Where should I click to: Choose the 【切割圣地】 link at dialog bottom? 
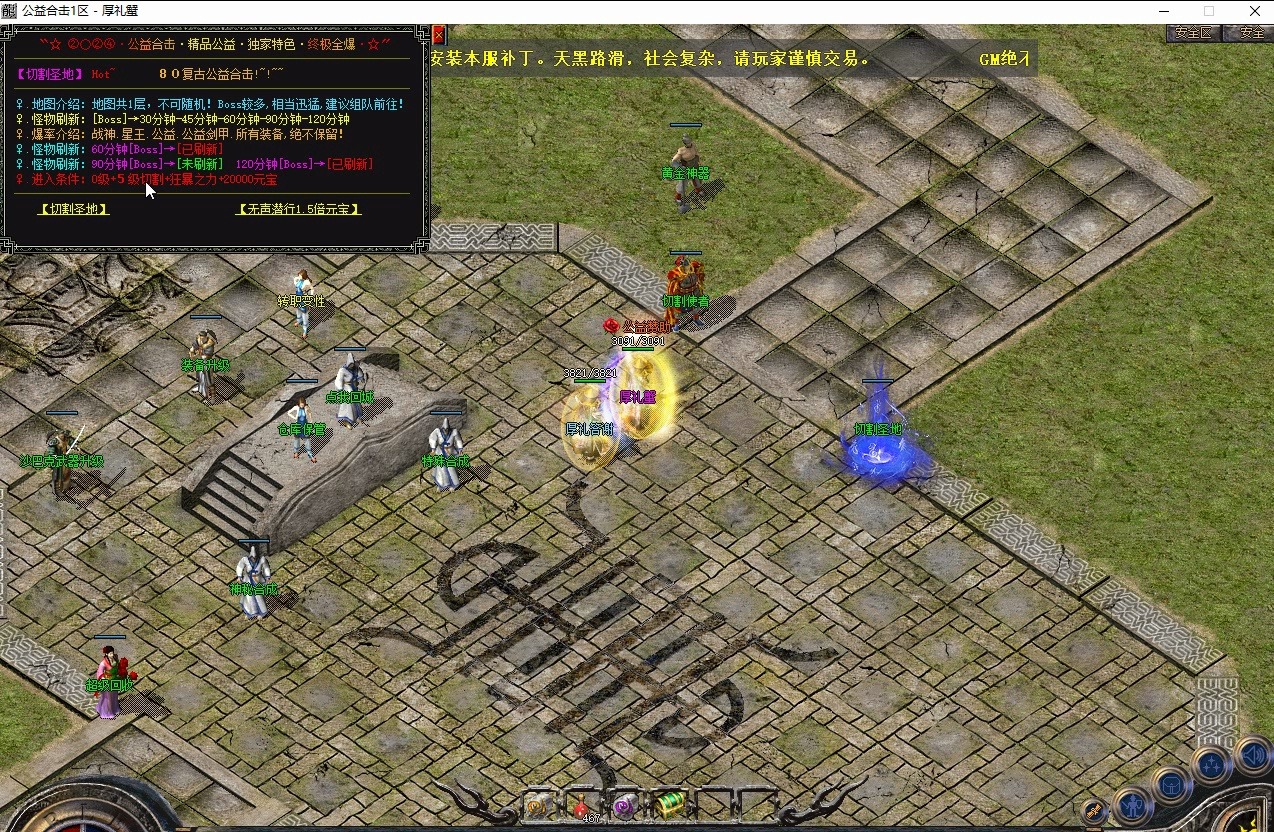click(73, 209)
